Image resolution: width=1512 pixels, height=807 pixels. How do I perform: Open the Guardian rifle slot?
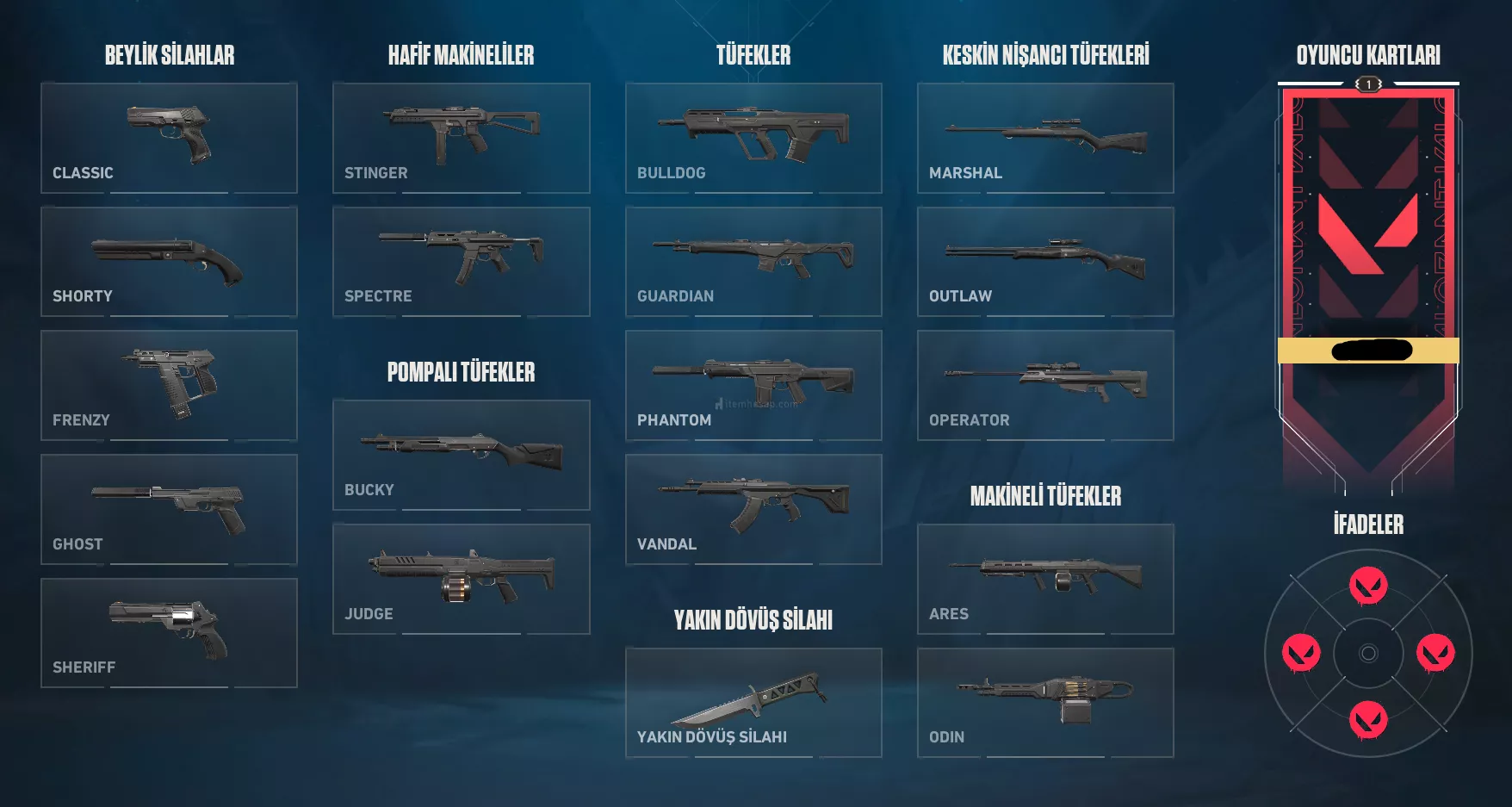(x=753, y=261)
